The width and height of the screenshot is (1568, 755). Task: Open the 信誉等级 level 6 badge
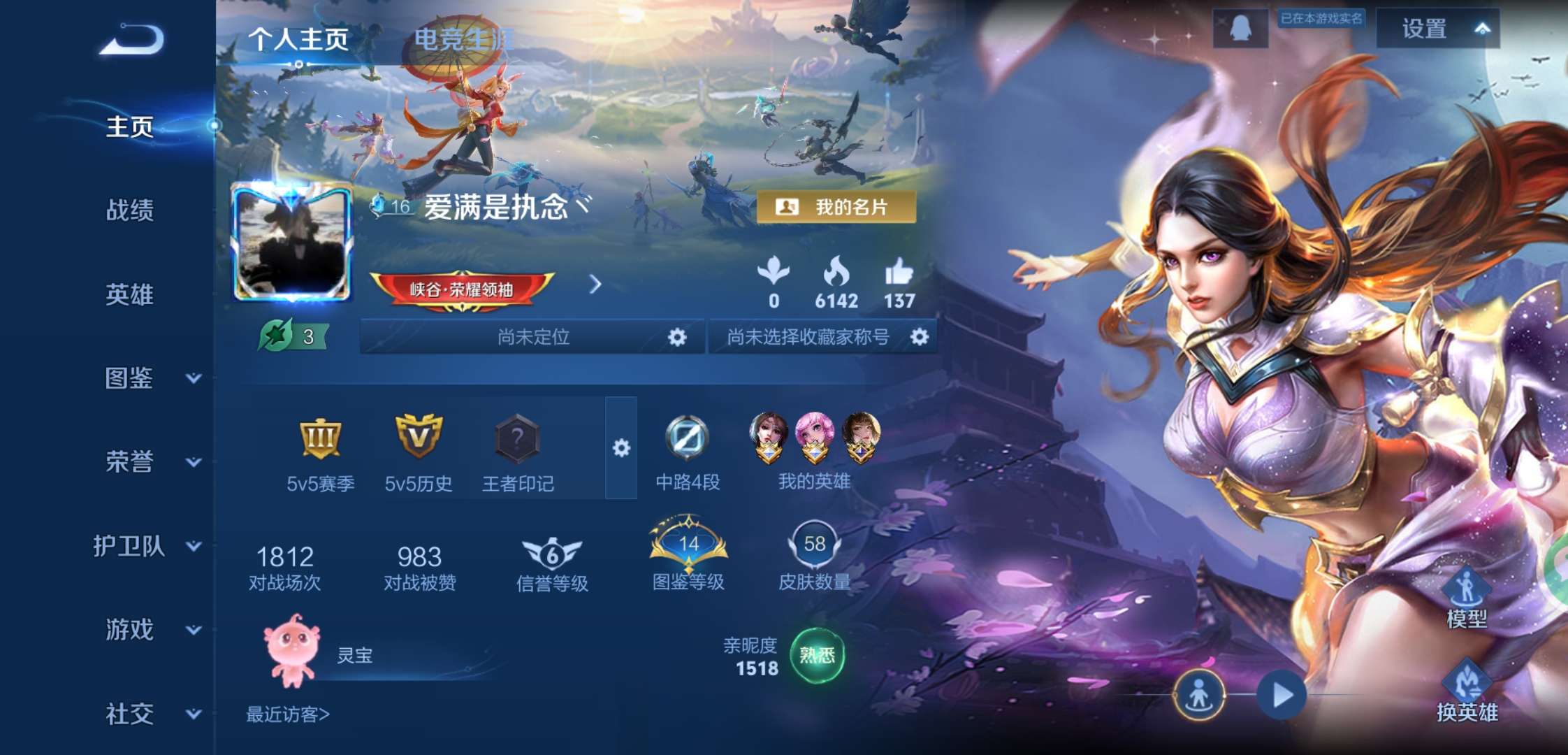(x=551, y=553)
